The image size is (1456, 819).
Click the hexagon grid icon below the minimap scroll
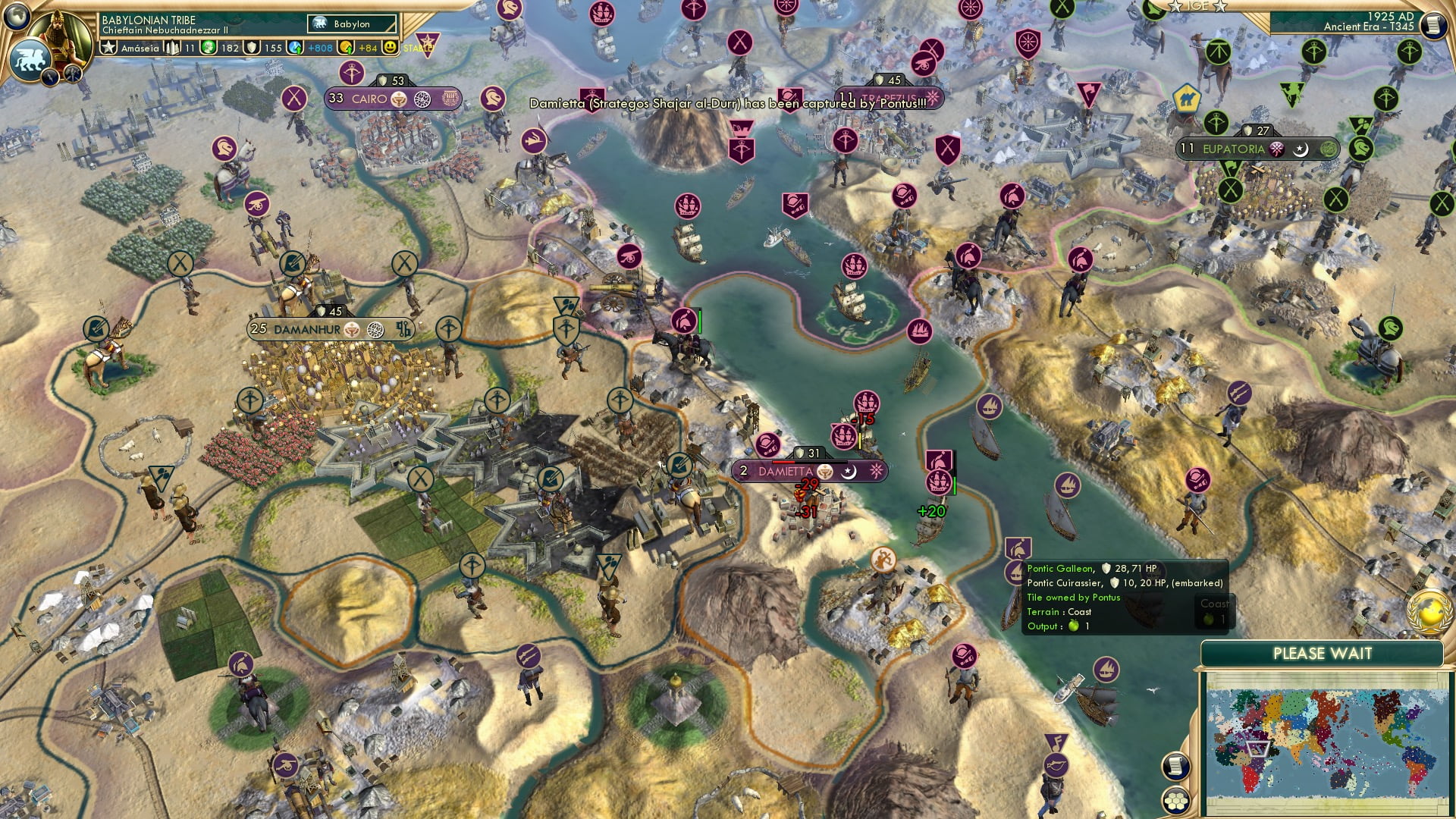[x=1176, y=800]
